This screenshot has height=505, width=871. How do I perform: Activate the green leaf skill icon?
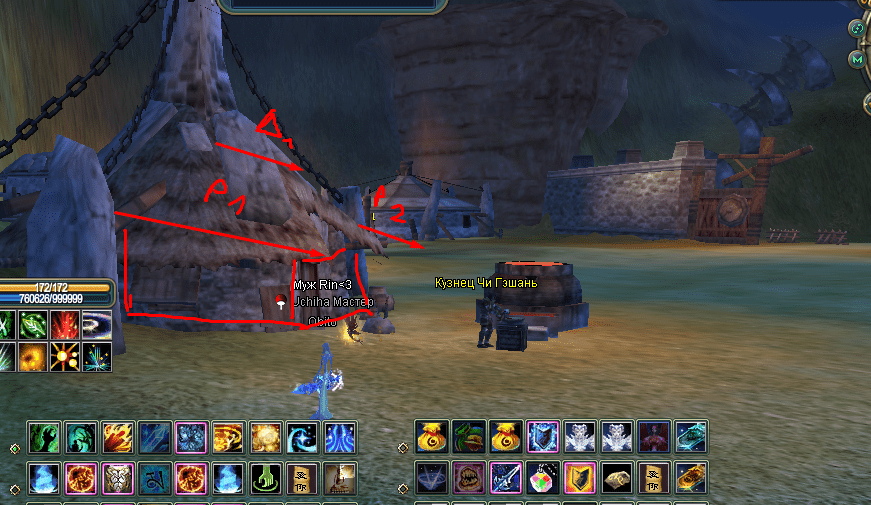35,325
